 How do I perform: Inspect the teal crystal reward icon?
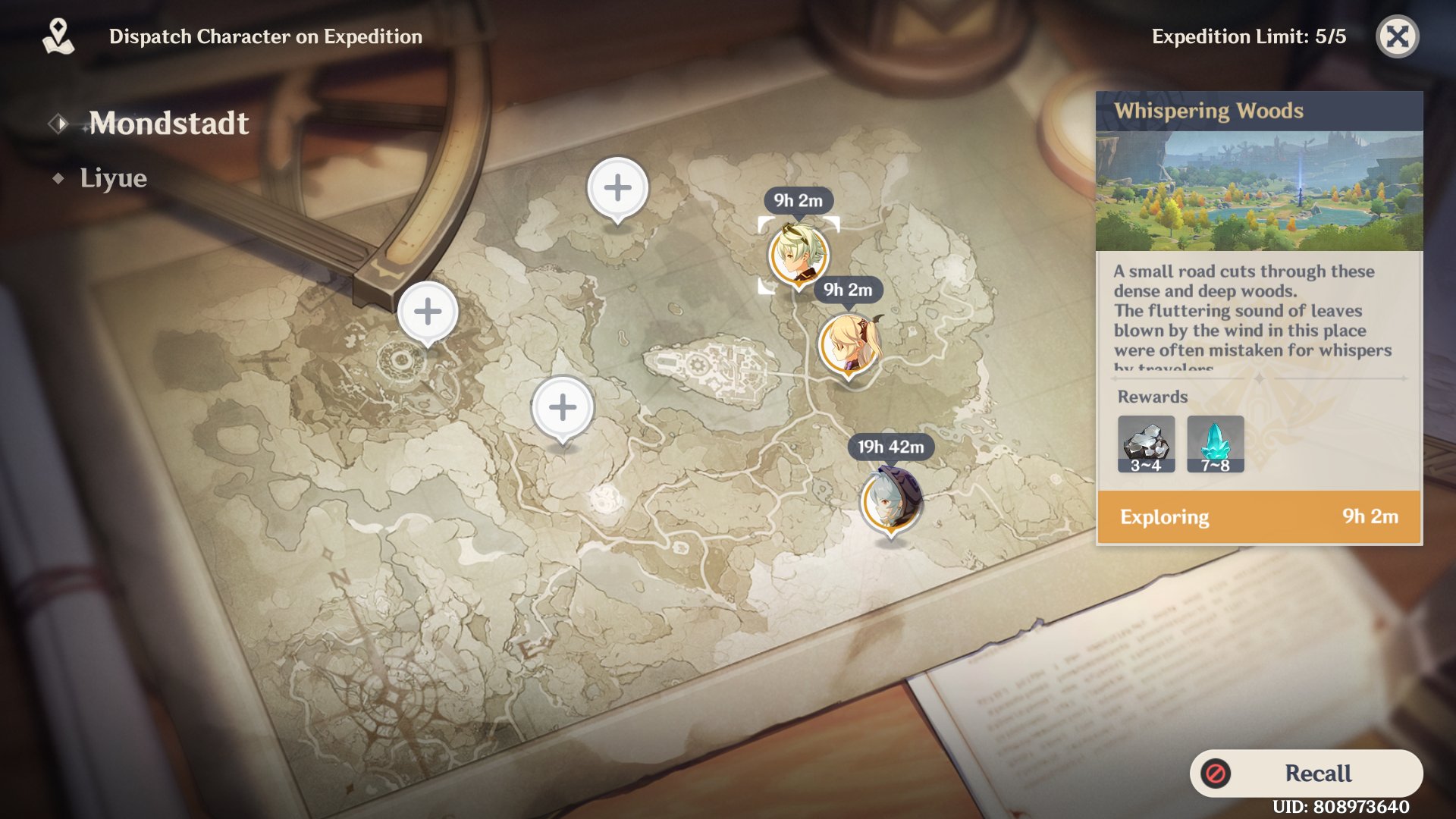(1215, 444)
